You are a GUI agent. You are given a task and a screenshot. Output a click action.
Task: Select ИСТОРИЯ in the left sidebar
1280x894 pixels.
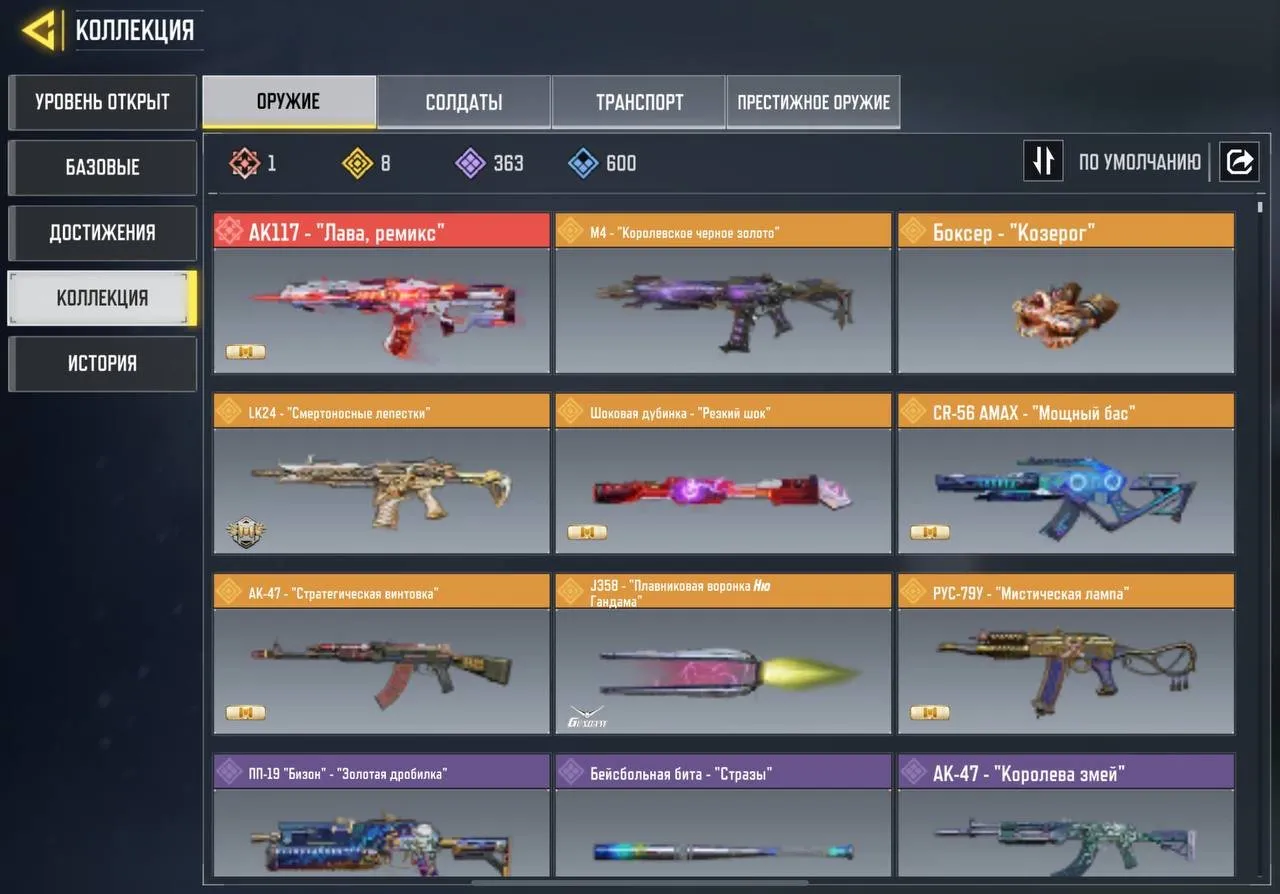tap(102, 363)
